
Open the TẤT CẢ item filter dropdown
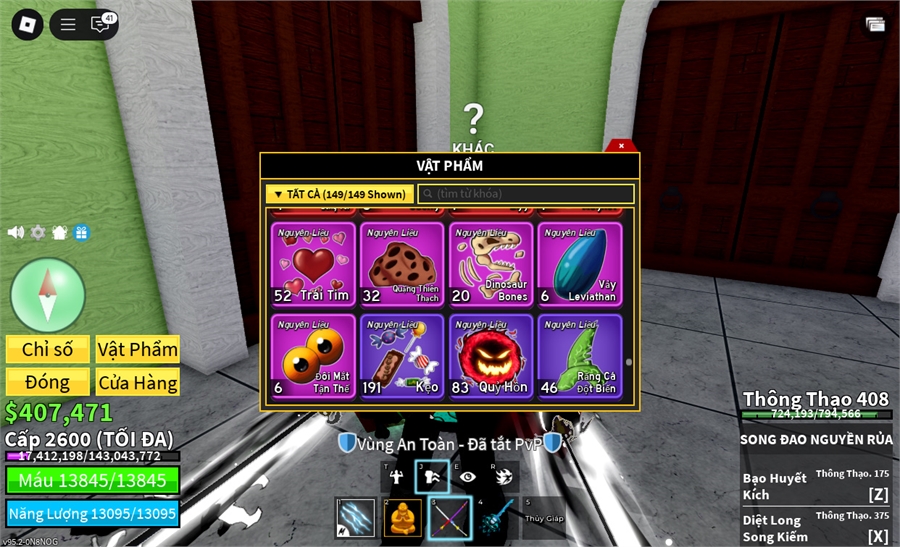pos(338,194)
